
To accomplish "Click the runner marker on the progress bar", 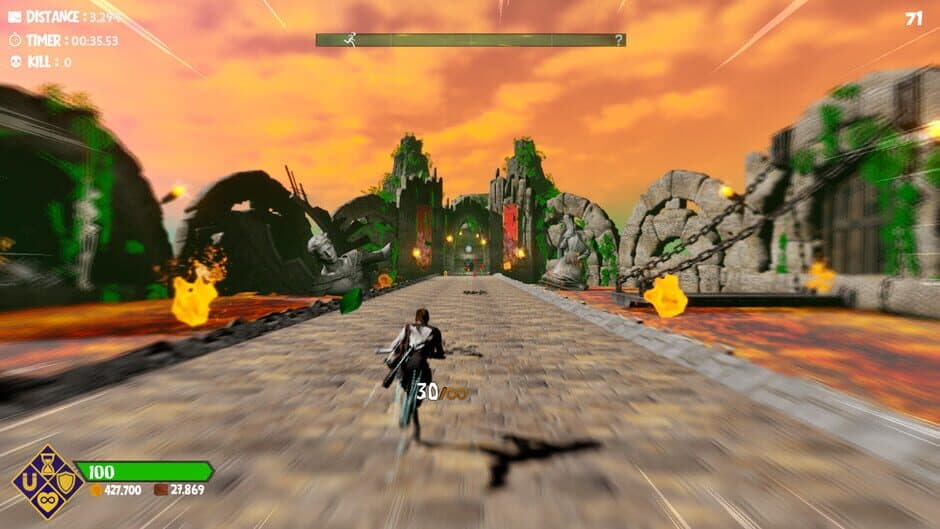I will click(349, 40).
